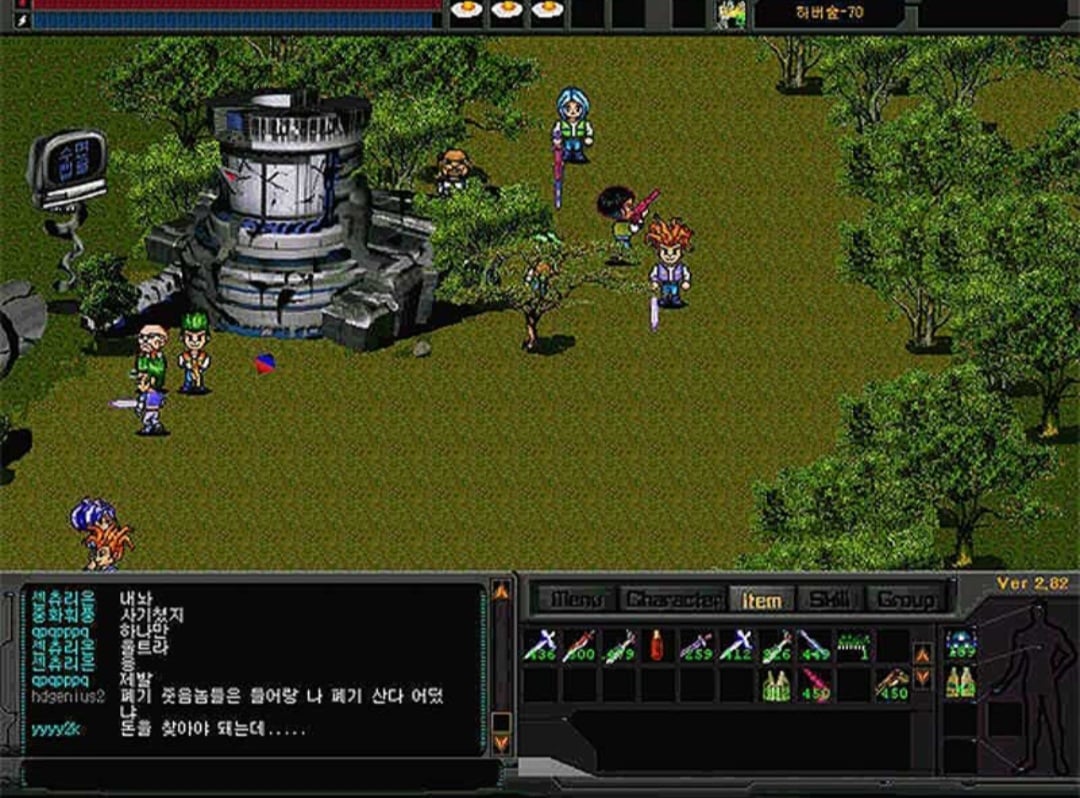The image size is (1080, 798).
Task: Click the purple sword marked 259
Action: coord(697,645)
